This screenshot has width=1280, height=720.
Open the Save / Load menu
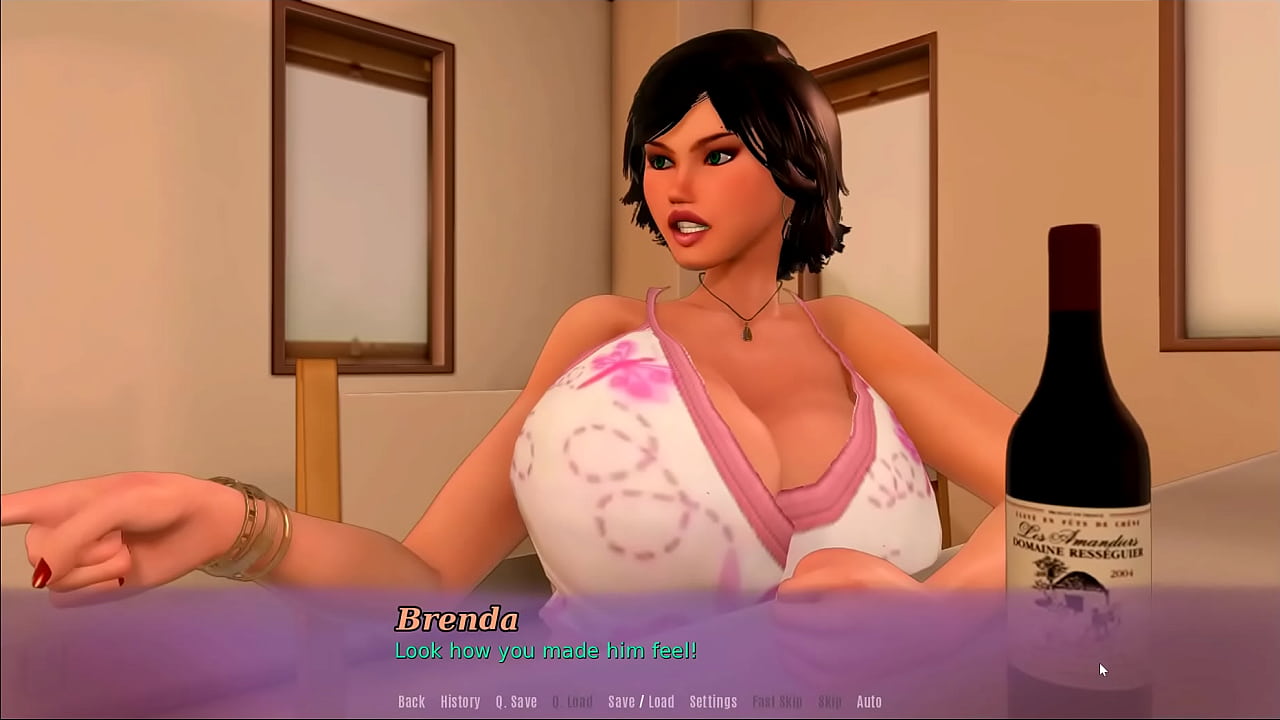click(x=641, y=702)
